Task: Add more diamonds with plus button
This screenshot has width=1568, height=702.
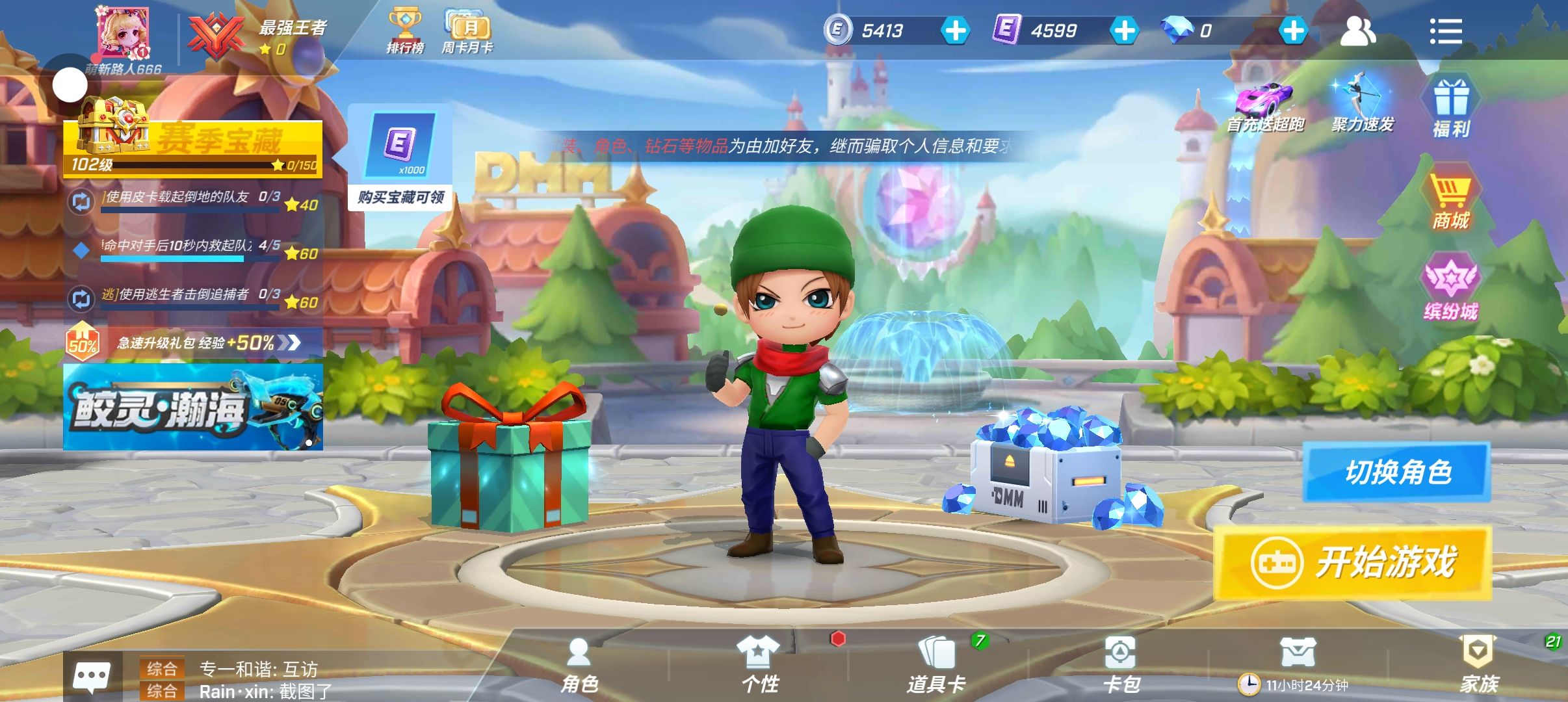Action: 1293,31
